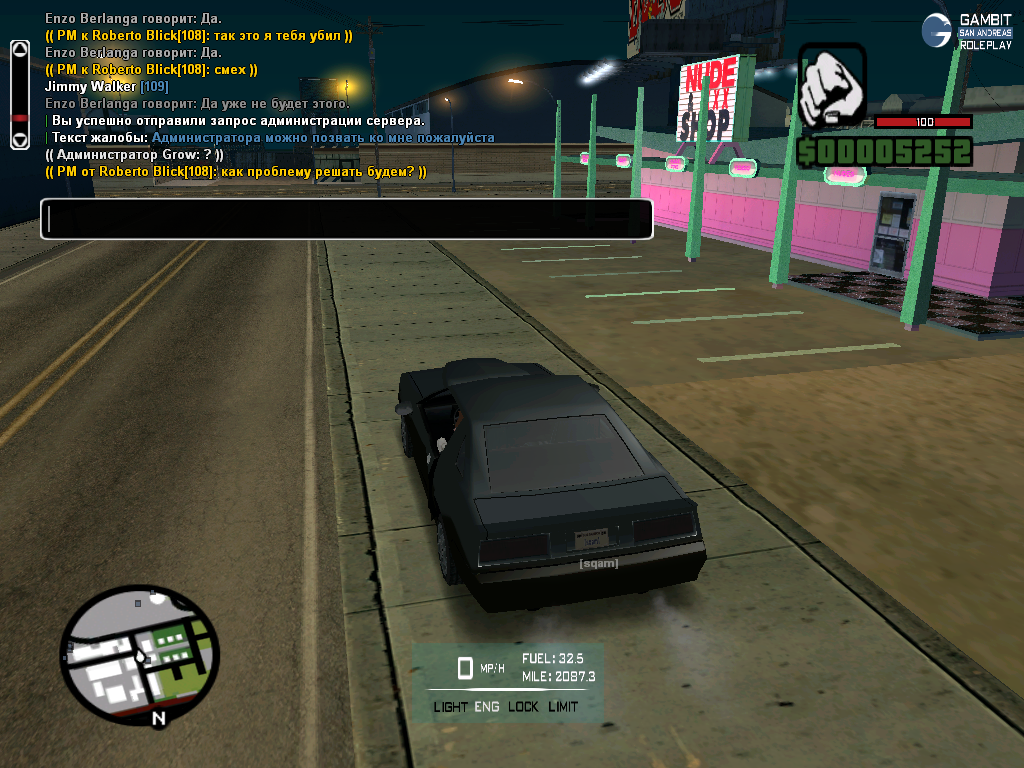Select the fist weapon icon

coord(830,87)
